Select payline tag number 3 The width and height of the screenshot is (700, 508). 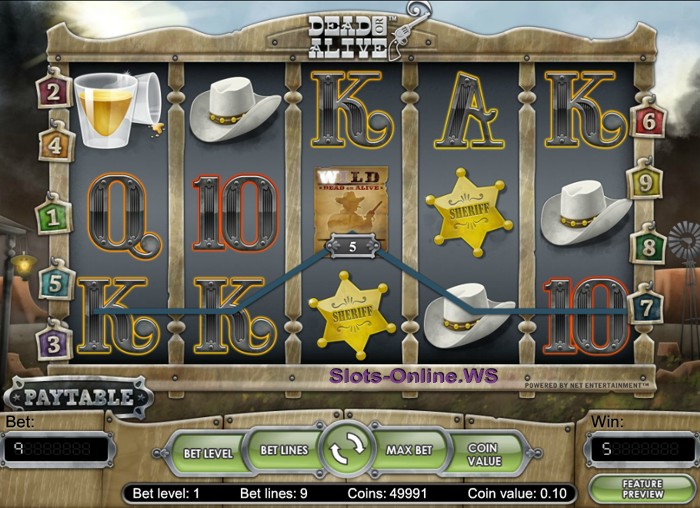pos(54,342)
